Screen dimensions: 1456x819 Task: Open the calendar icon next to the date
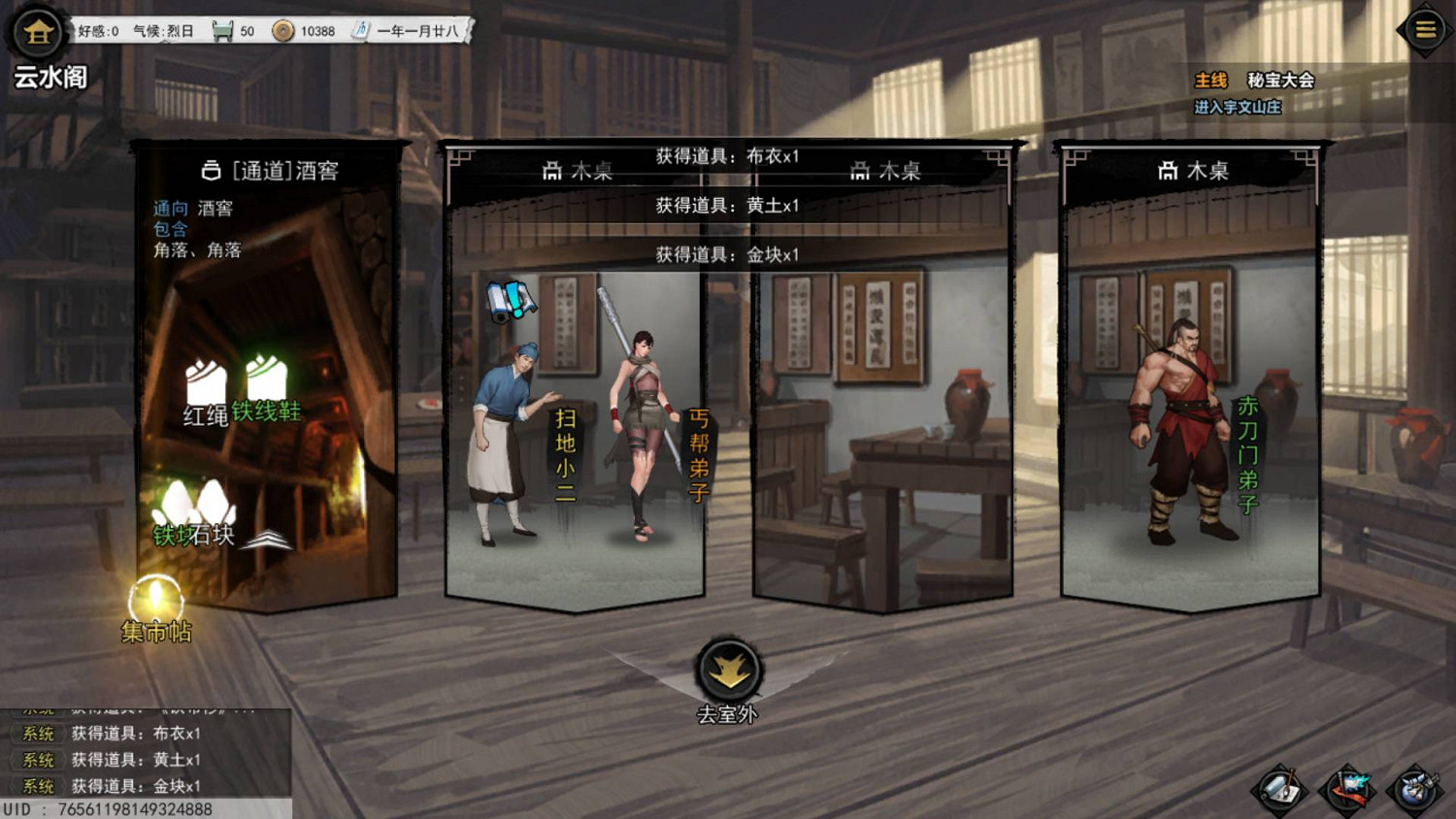click(360, 30)
